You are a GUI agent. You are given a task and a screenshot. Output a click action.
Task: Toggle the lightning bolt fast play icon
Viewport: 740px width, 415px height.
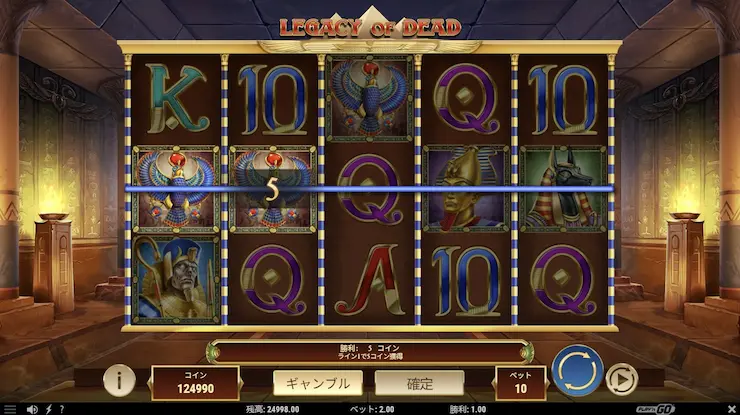(47, 409)
